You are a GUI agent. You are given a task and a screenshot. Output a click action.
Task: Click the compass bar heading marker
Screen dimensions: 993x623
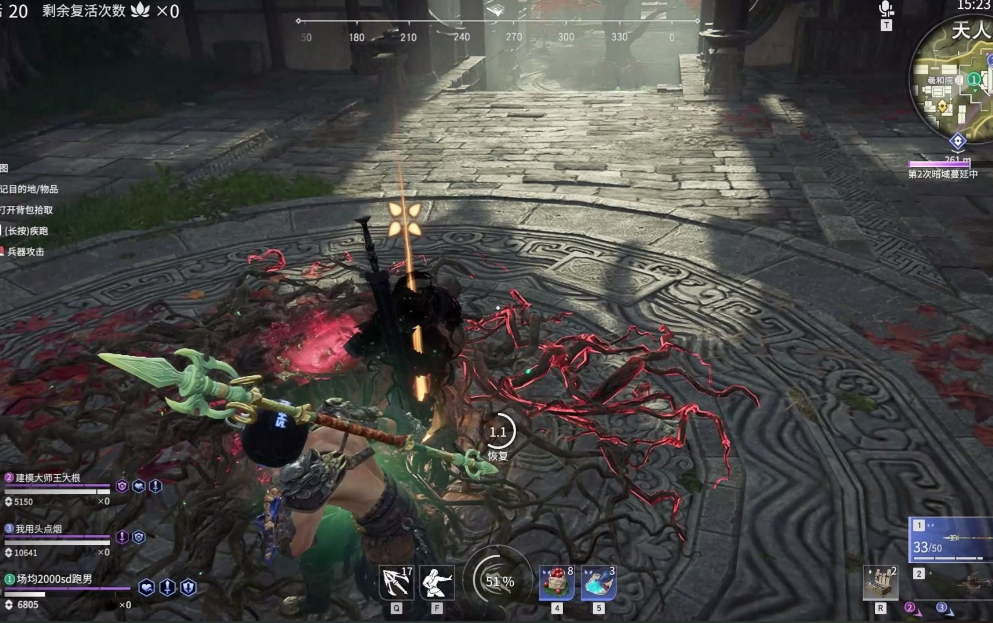(496, 10)
